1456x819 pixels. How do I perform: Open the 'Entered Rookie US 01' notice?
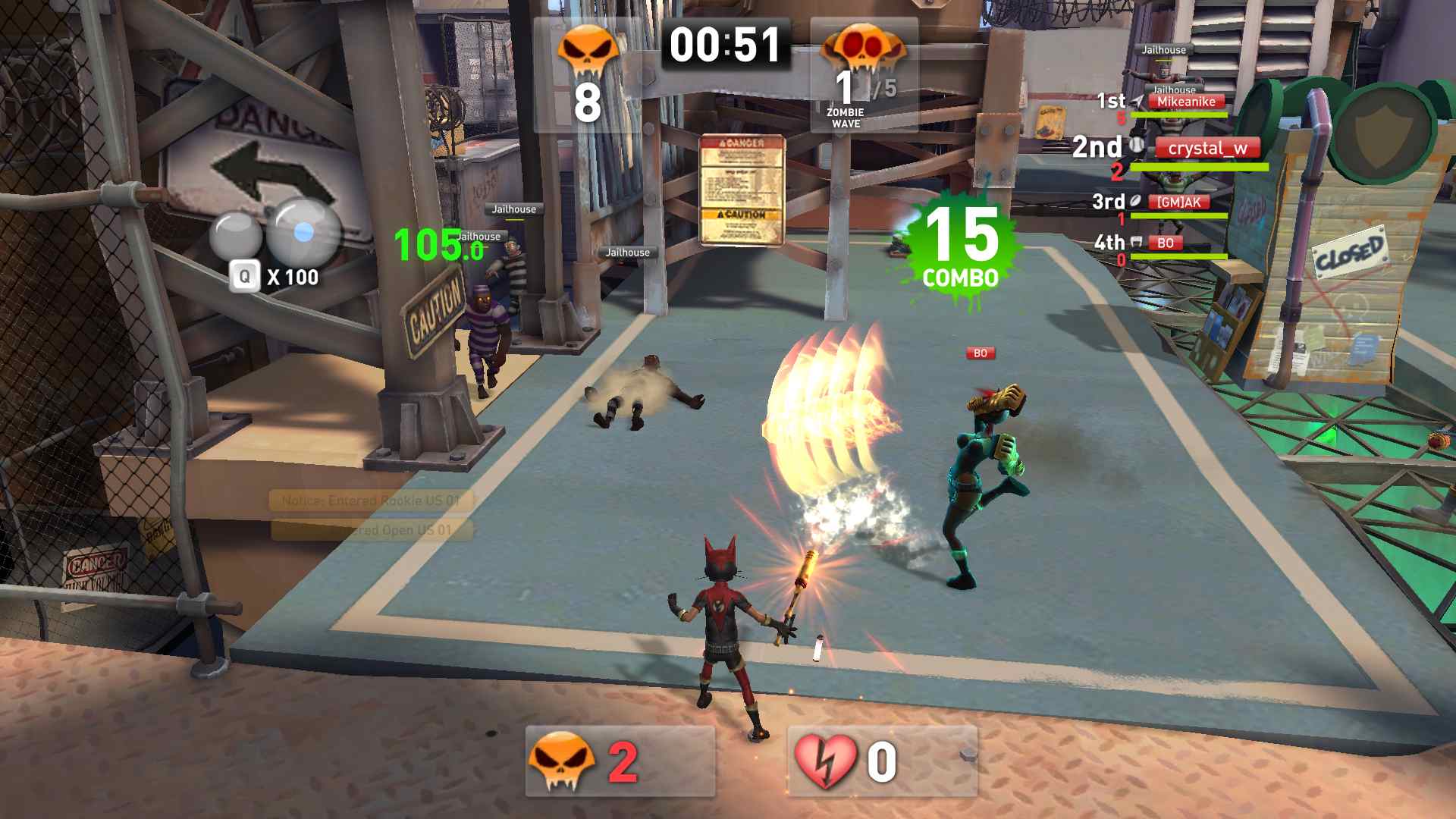pos(371,500)
